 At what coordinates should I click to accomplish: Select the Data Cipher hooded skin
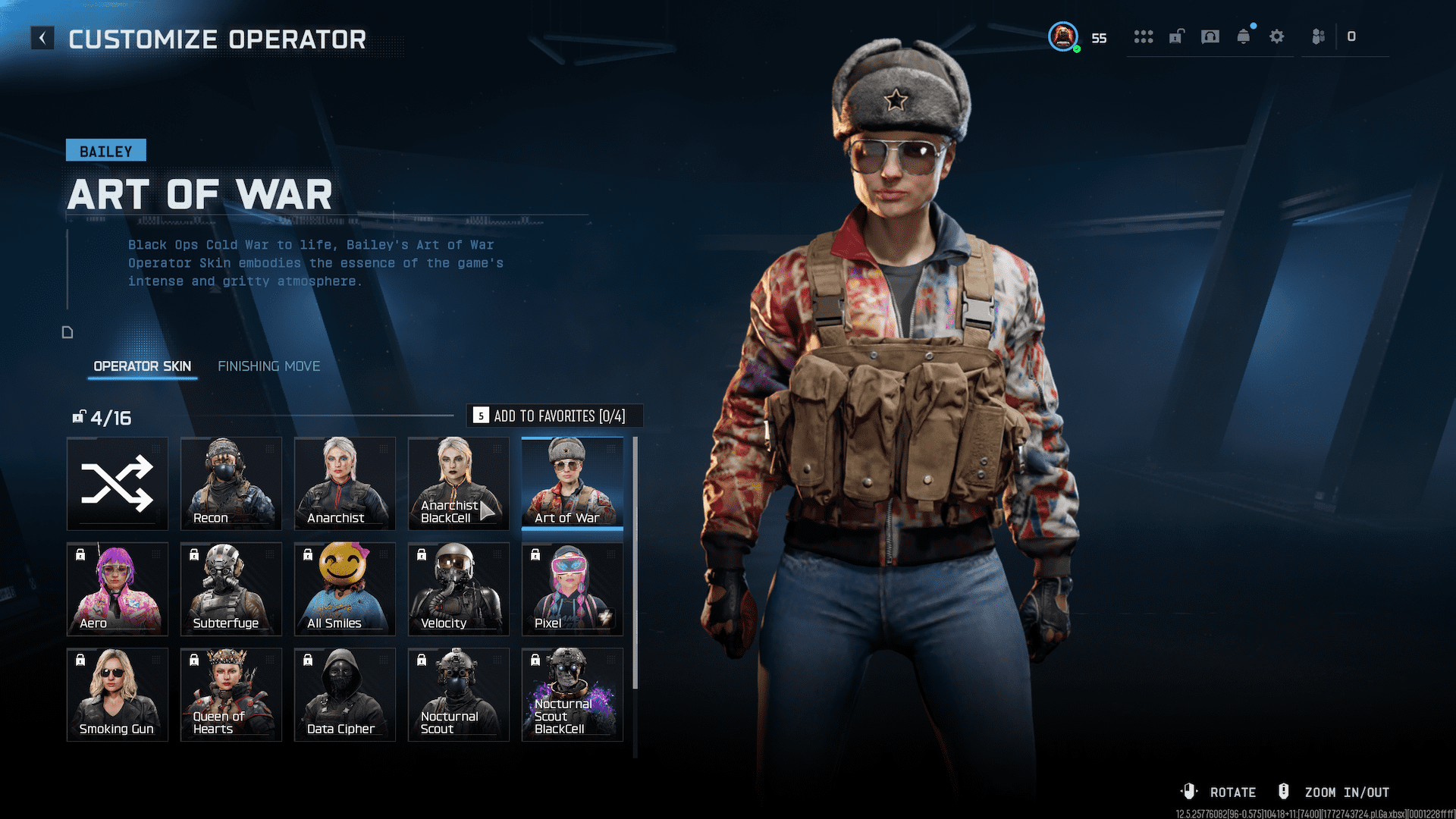pyautogui.click(x=345, y=695)
